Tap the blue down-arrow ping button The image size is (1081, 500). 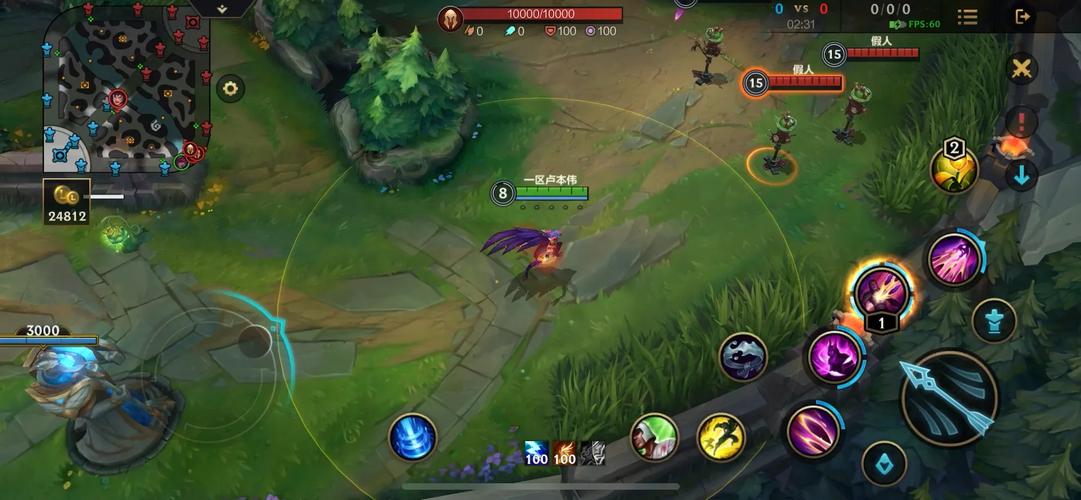click(x=1021, y=176)
